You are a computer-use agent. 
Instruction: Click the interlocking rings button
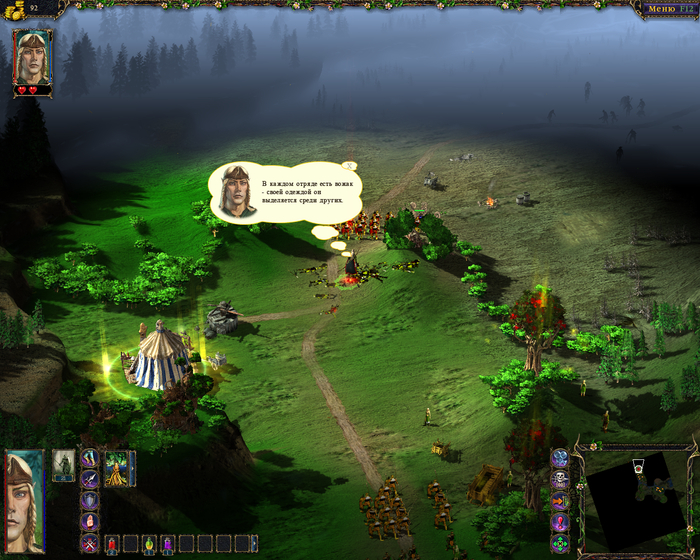point(560,459)
